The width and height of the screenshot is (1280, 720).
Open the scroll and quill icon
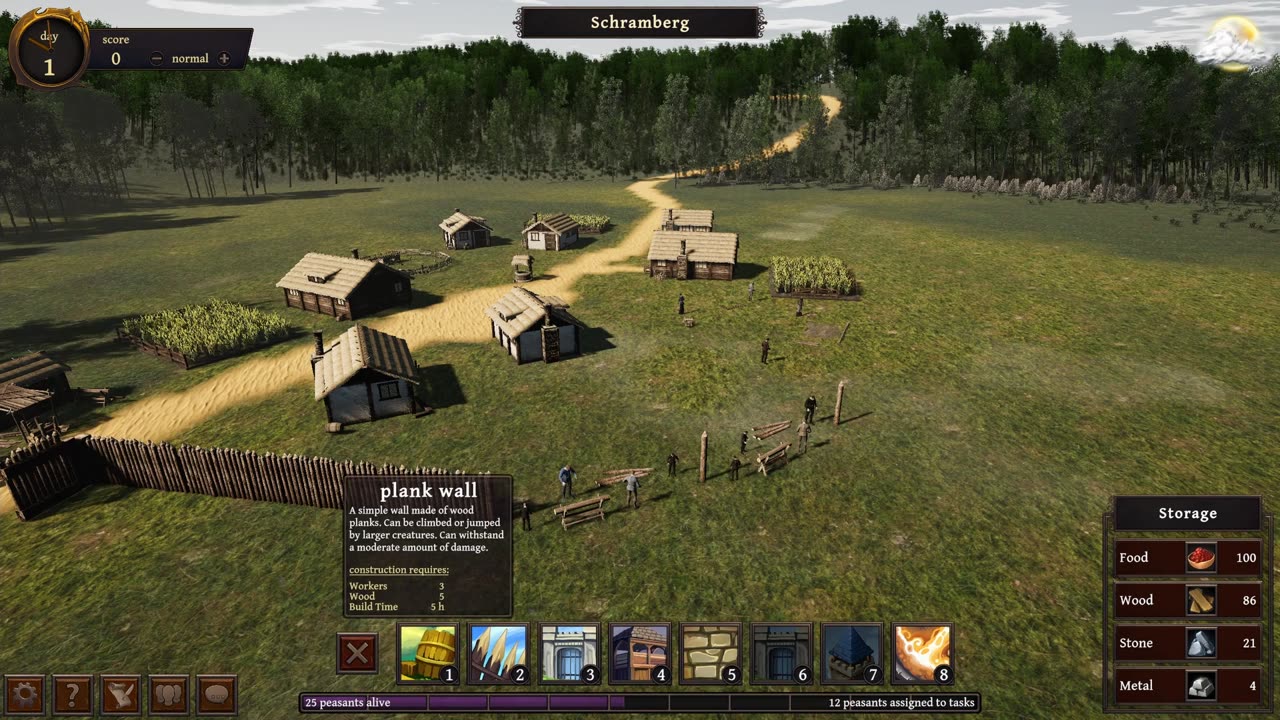tap(121, 694)
